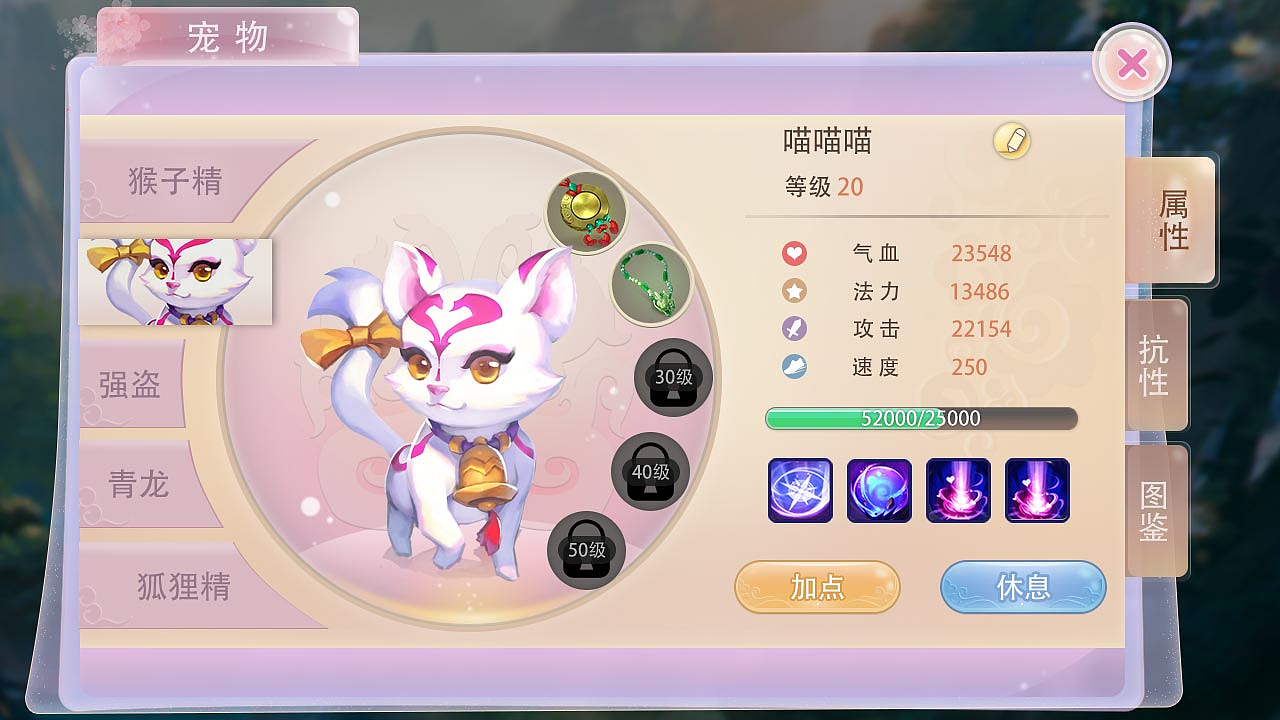Screen dimensions: 1280x720
Task: View the rightmost pink heart-beam skill
Action: tap(1038, 491)
